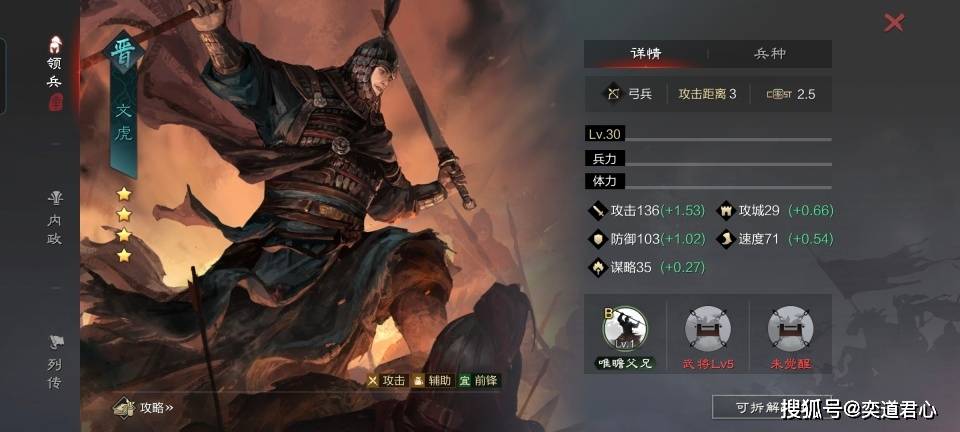Open the 内政 internal affairs section
Image resolution: width=960 pixels, height=432 pixels.
55,217
